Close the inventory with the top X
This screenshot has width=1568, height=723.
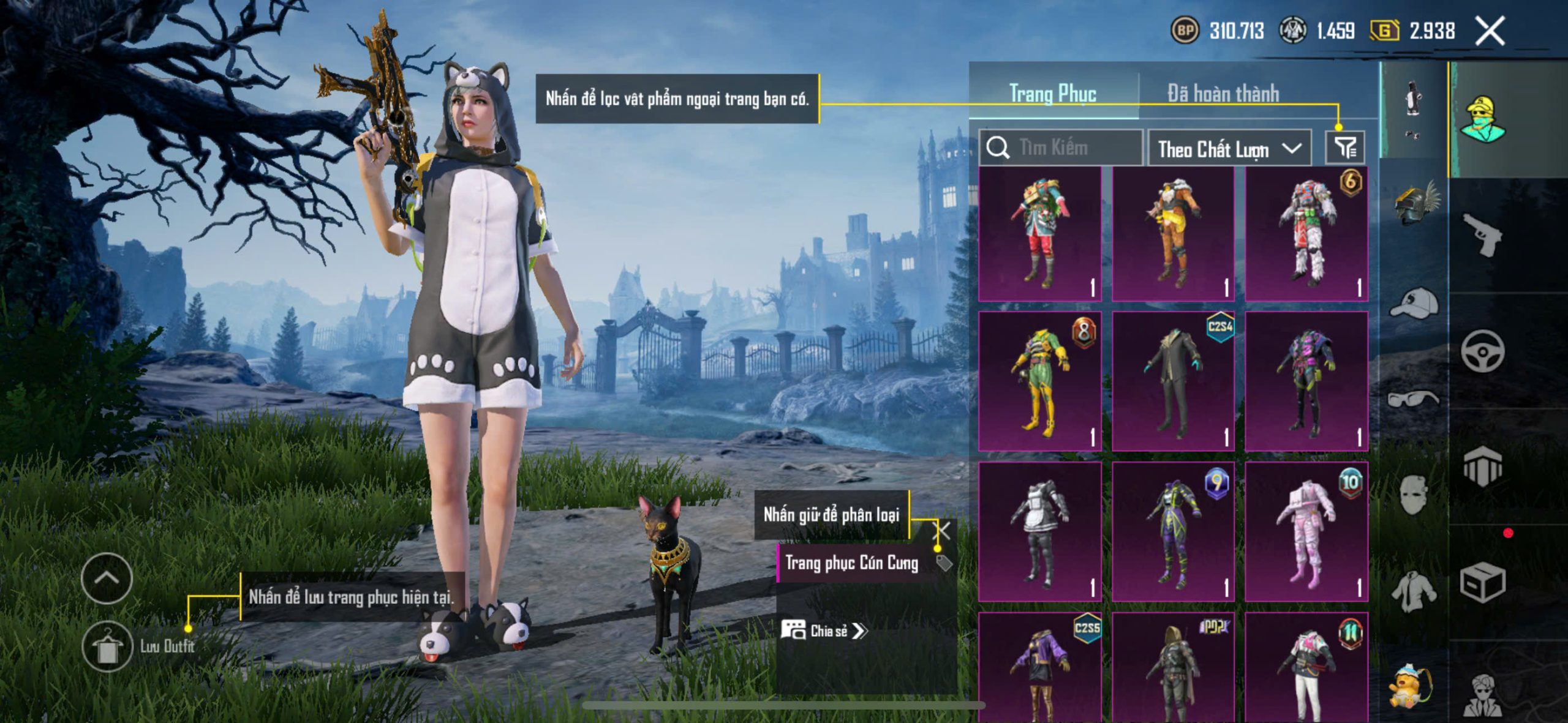[x=1490, y=31]
